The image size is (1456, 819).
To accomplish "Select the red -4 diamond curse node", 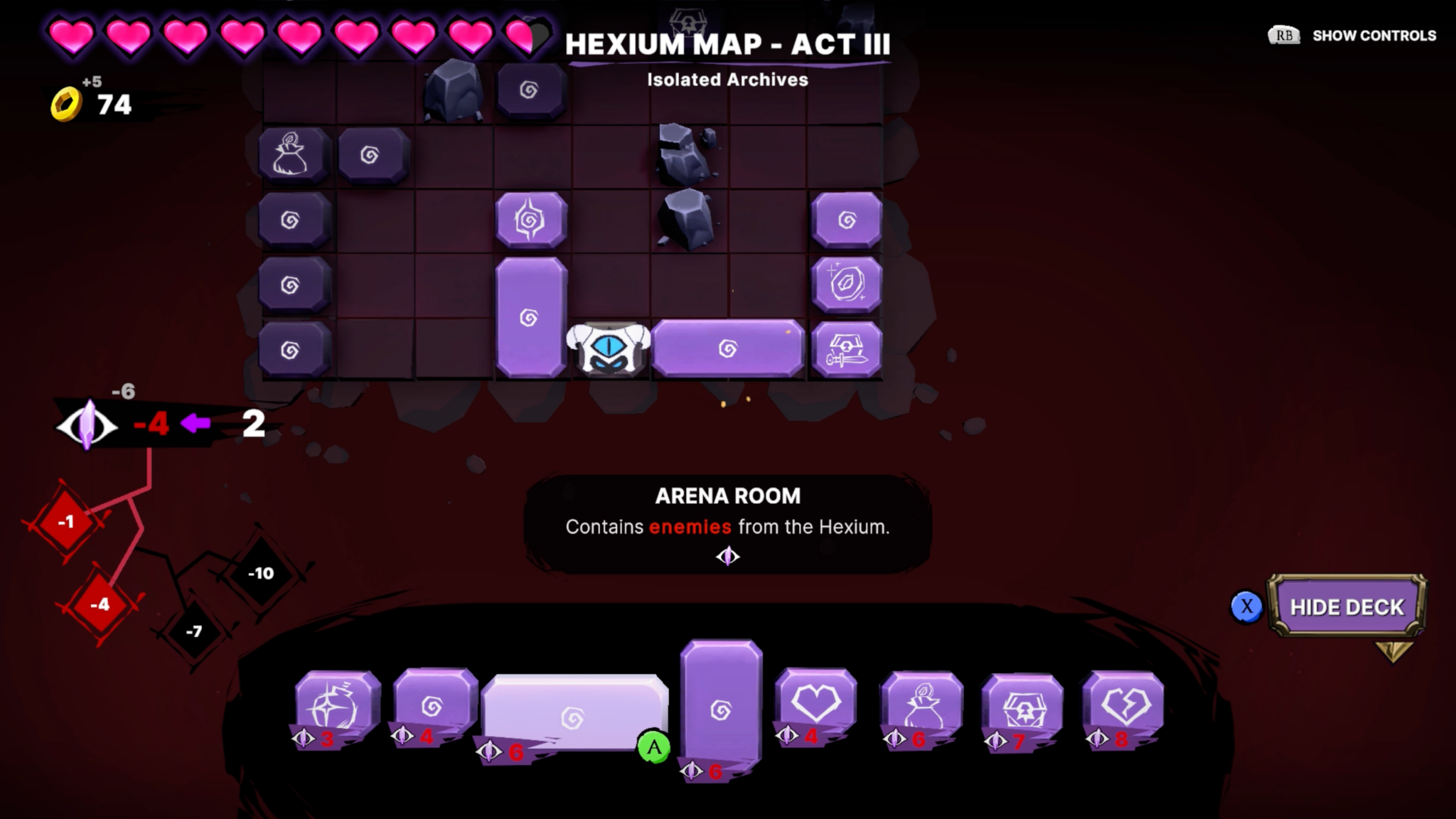I will pos(100,605).
